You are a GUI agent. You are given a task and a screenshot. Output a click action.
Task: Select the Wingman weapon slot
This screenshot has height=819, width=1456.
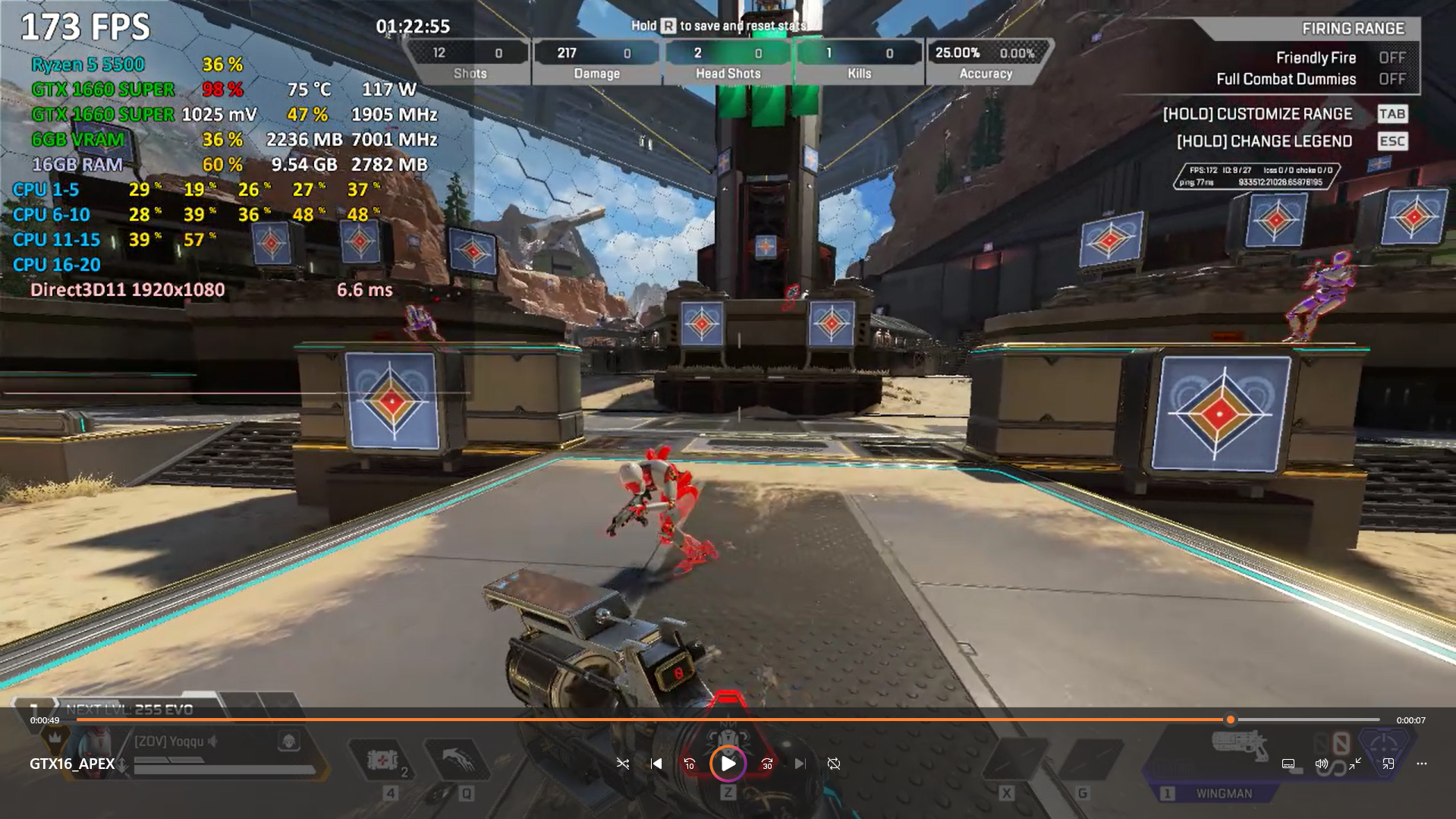(x=1223, y=792)
